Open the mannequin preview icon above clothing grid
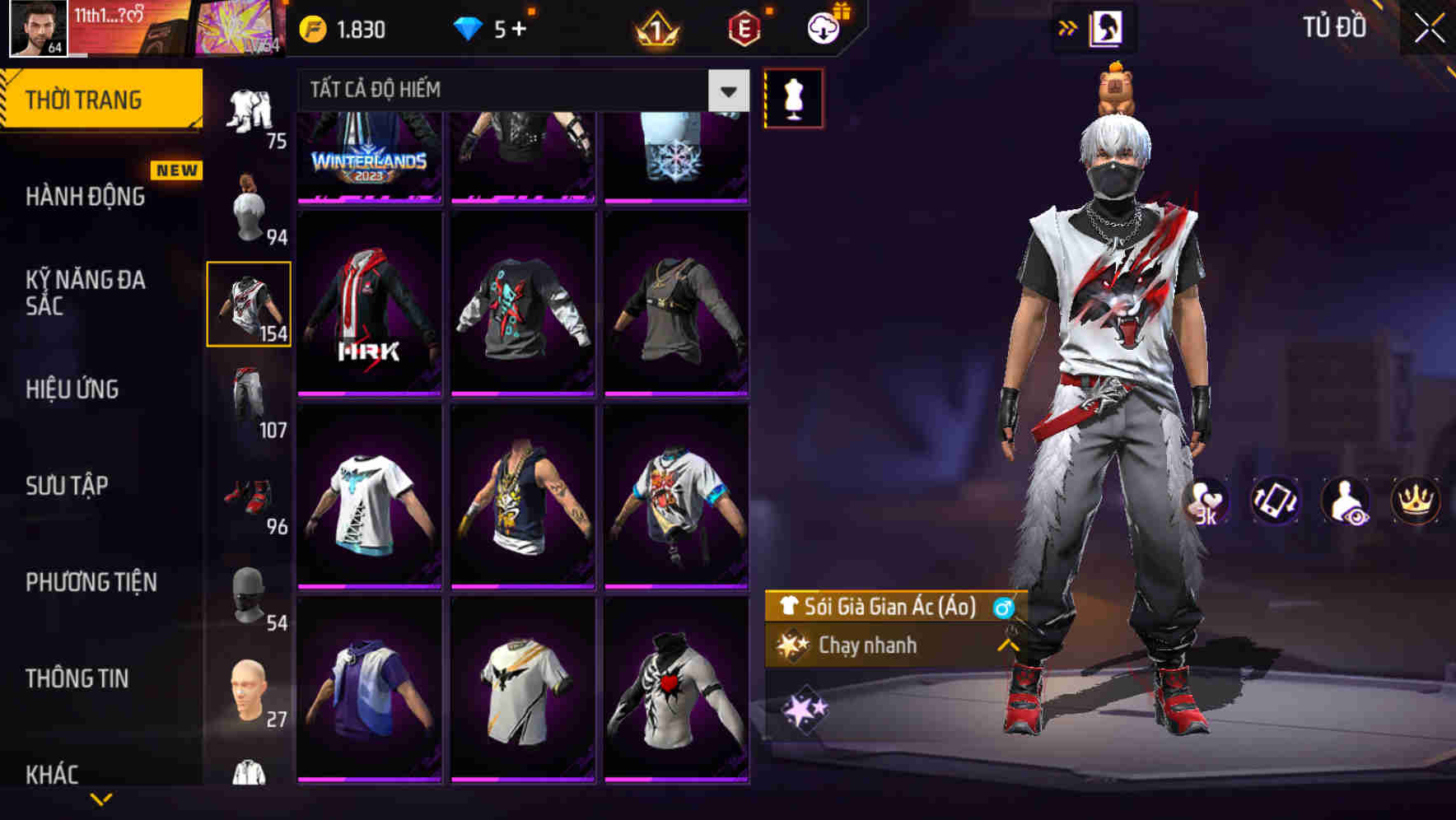 point(793,96)
